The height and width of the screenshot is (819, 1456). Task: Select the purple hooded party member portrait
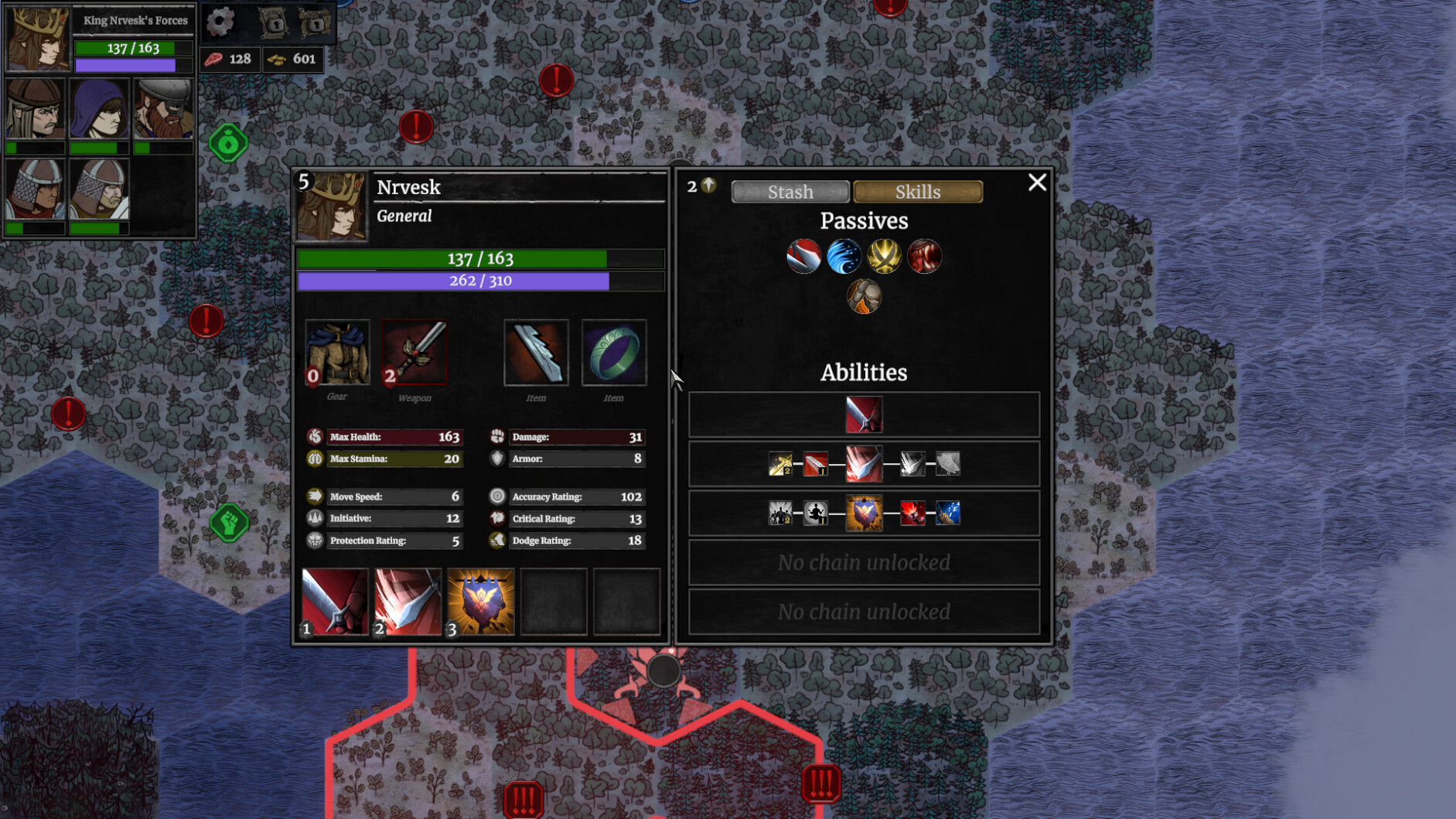[x=99, y=109]
